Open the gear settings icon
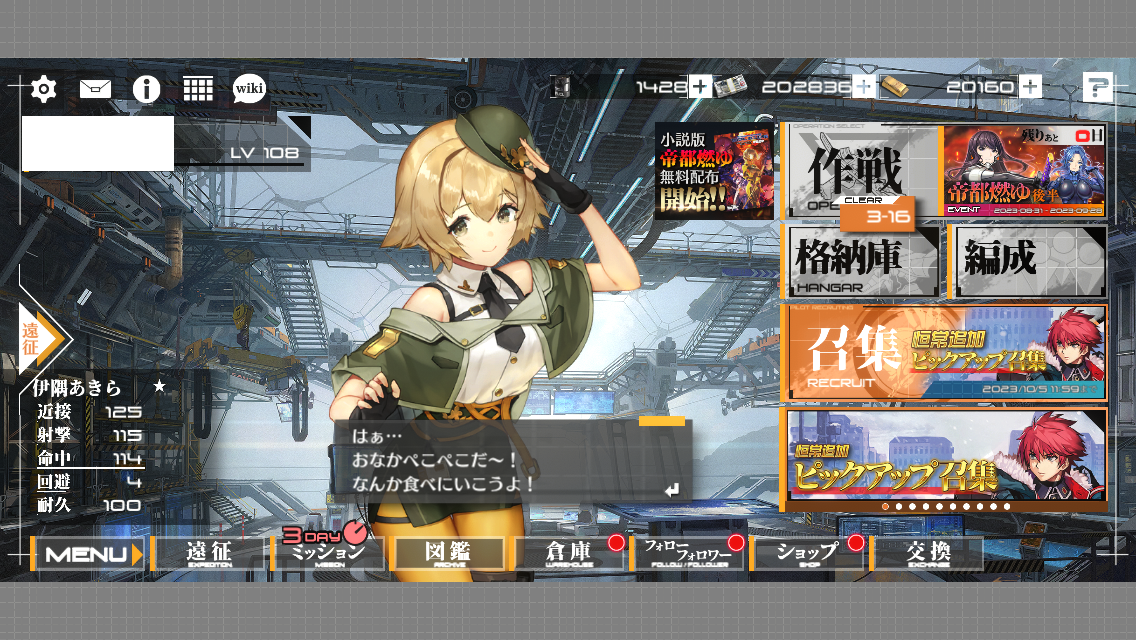The image size is (1136, 640). point(43,89)
